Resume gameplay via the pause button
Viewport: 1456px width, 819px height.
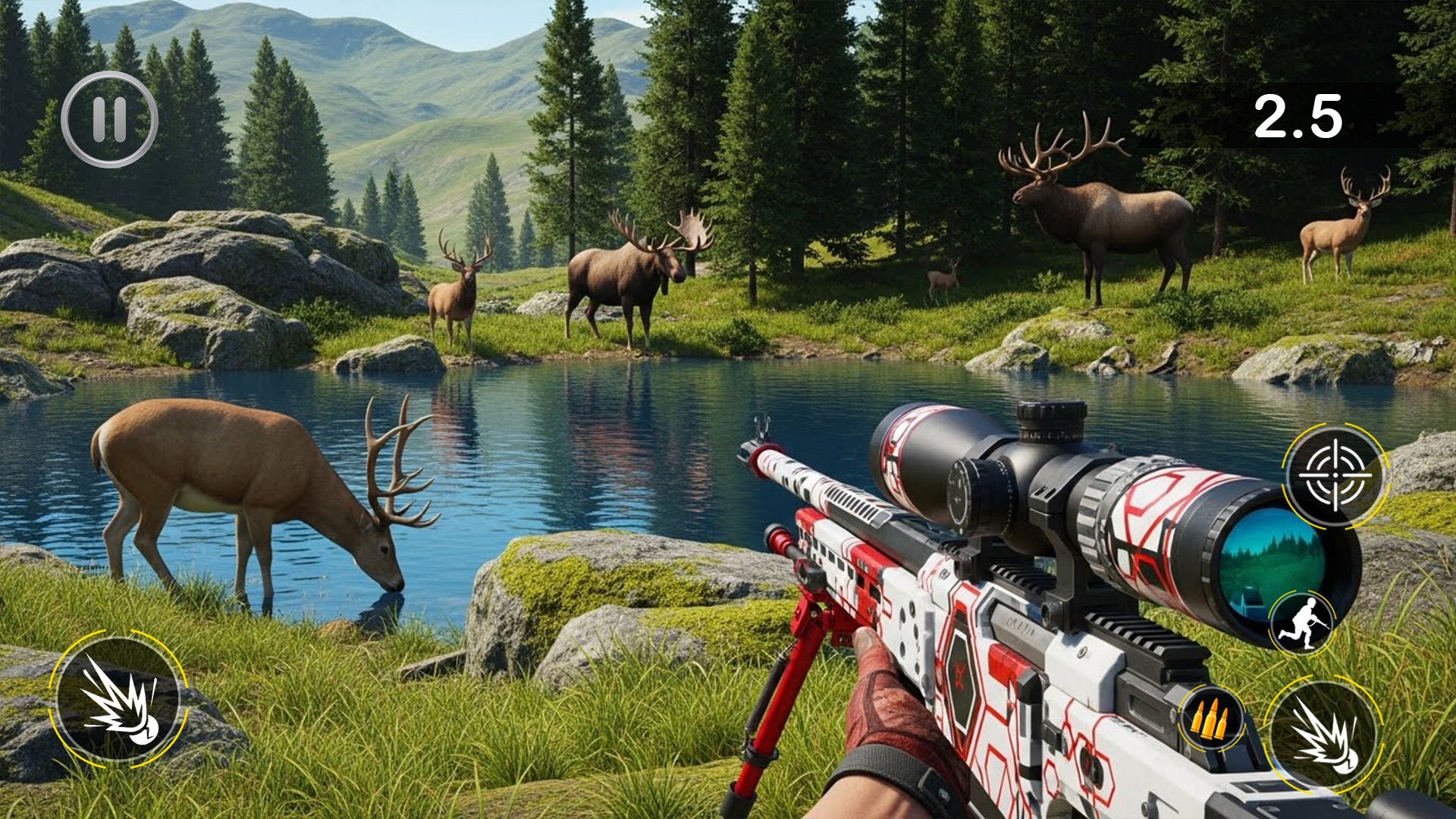(108, 118)
